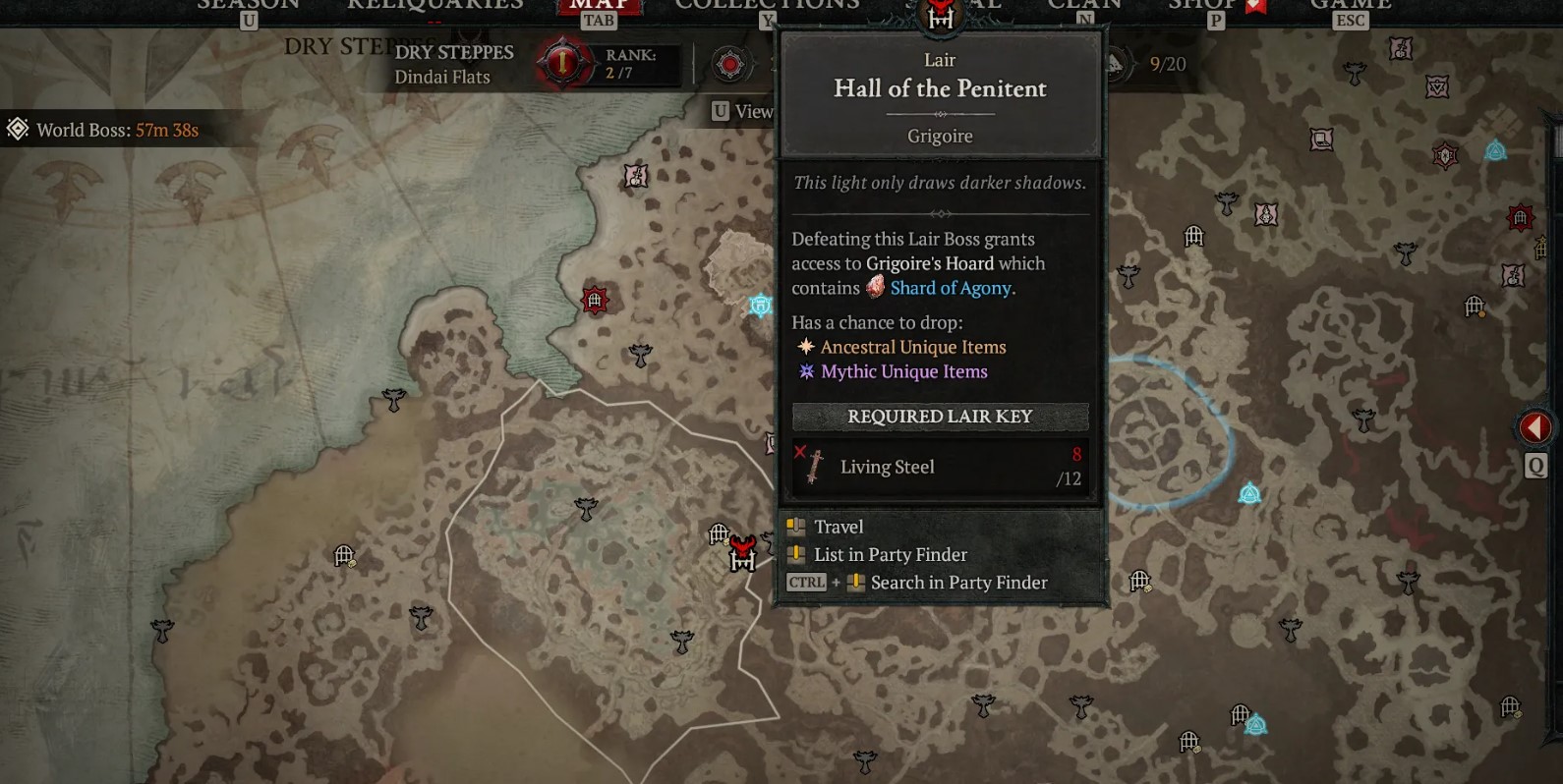
Task: Open the Collections tab
Action: (767, 8)
